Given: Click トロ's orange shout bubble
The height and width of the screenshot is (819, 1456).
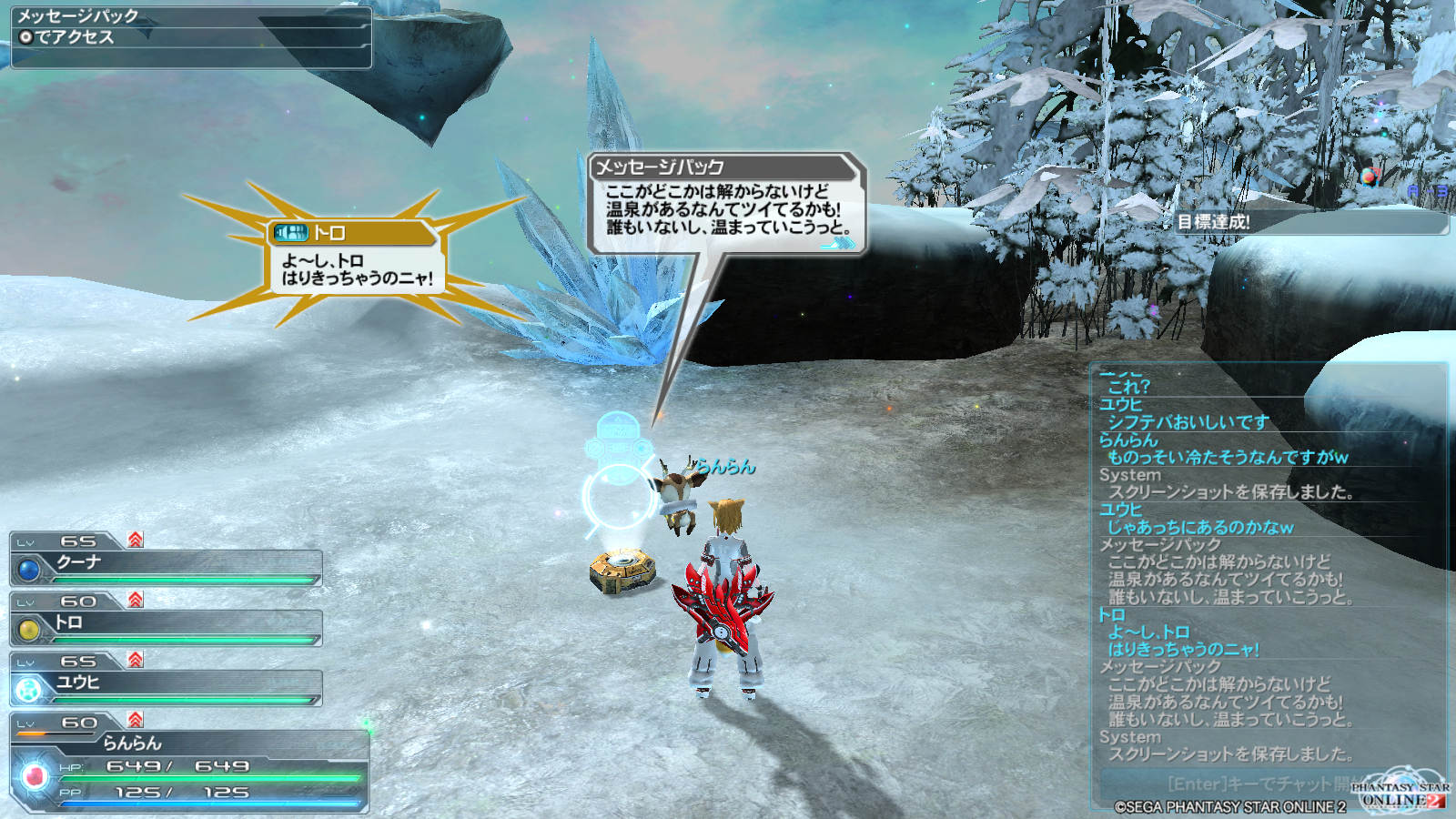Looking at the screenshot, I should tap(356, 258).
